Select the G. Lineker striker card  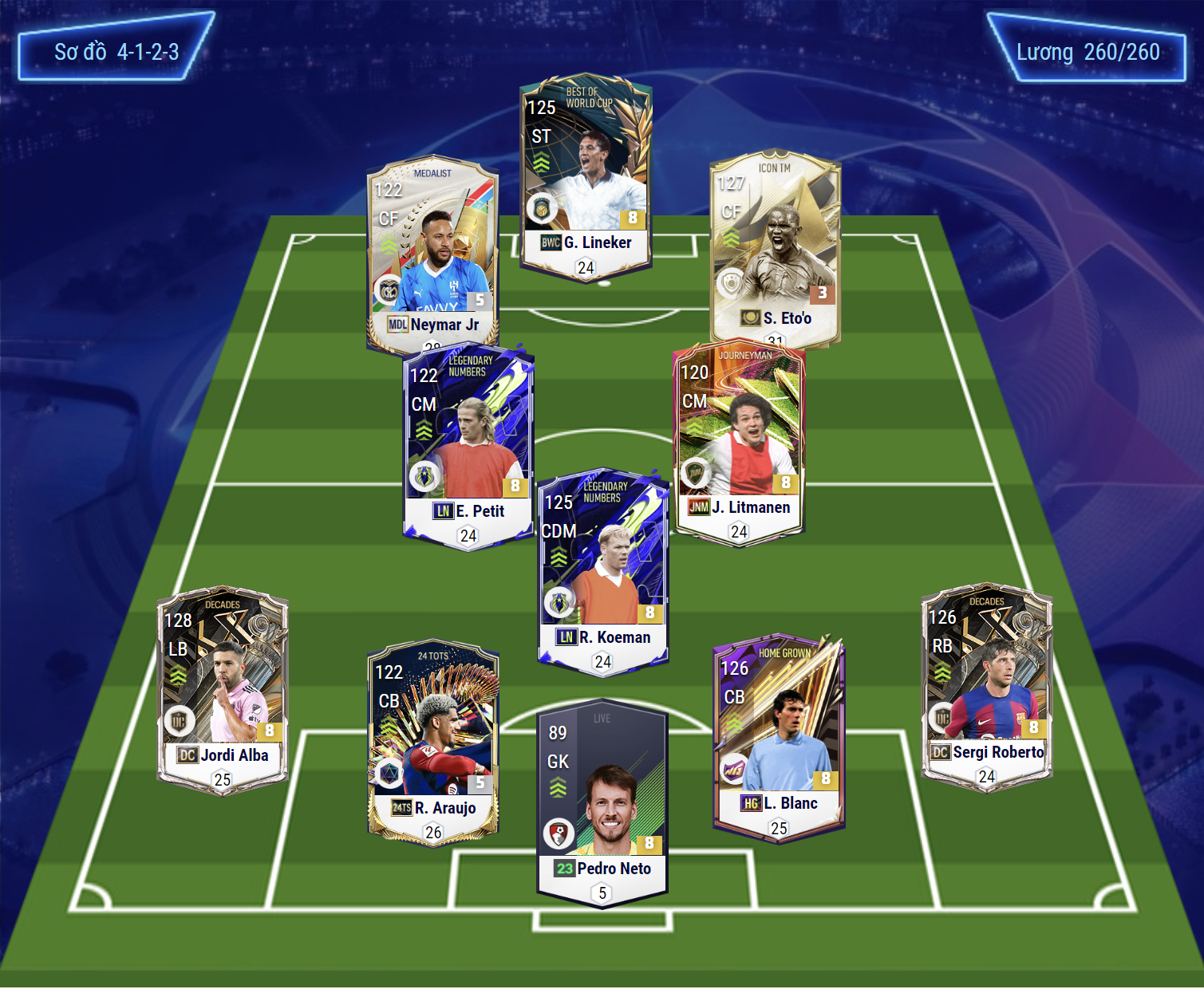(586, 175)
